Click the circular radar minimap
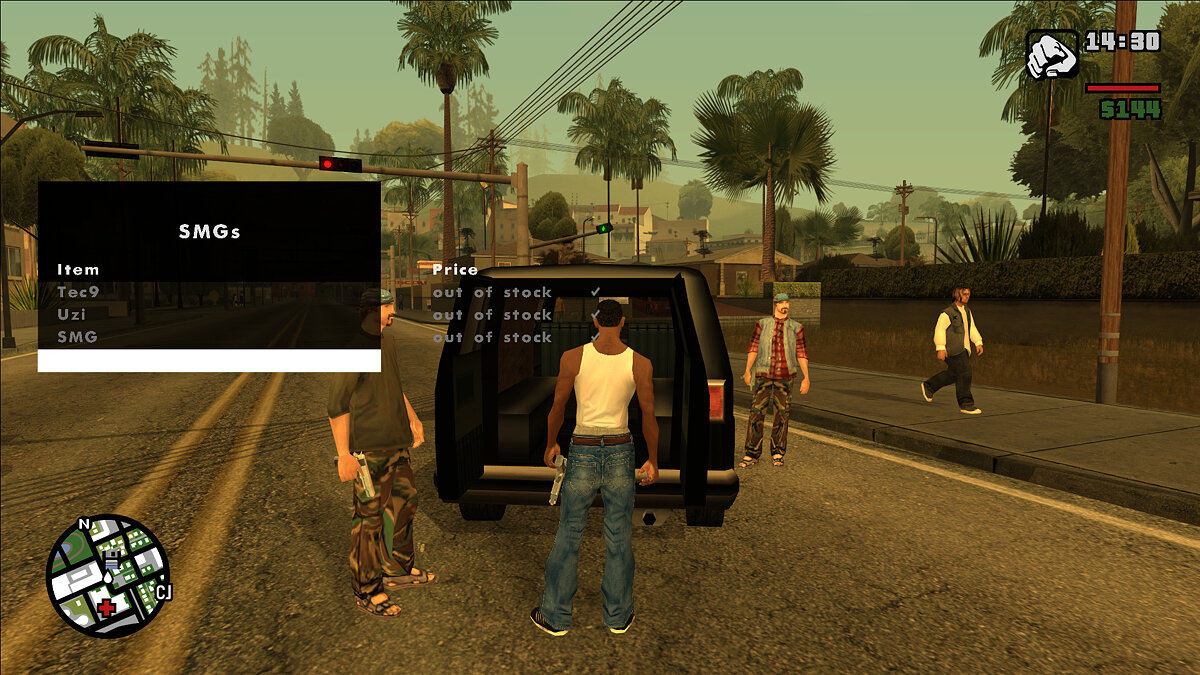 107,576
